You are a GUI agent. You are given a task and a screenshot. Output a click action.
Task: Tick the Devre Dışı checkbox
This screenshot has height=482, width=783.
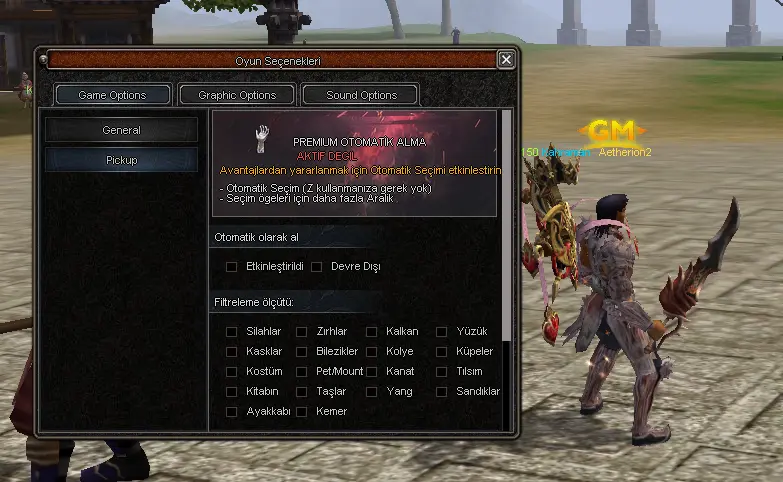[317, 267]
